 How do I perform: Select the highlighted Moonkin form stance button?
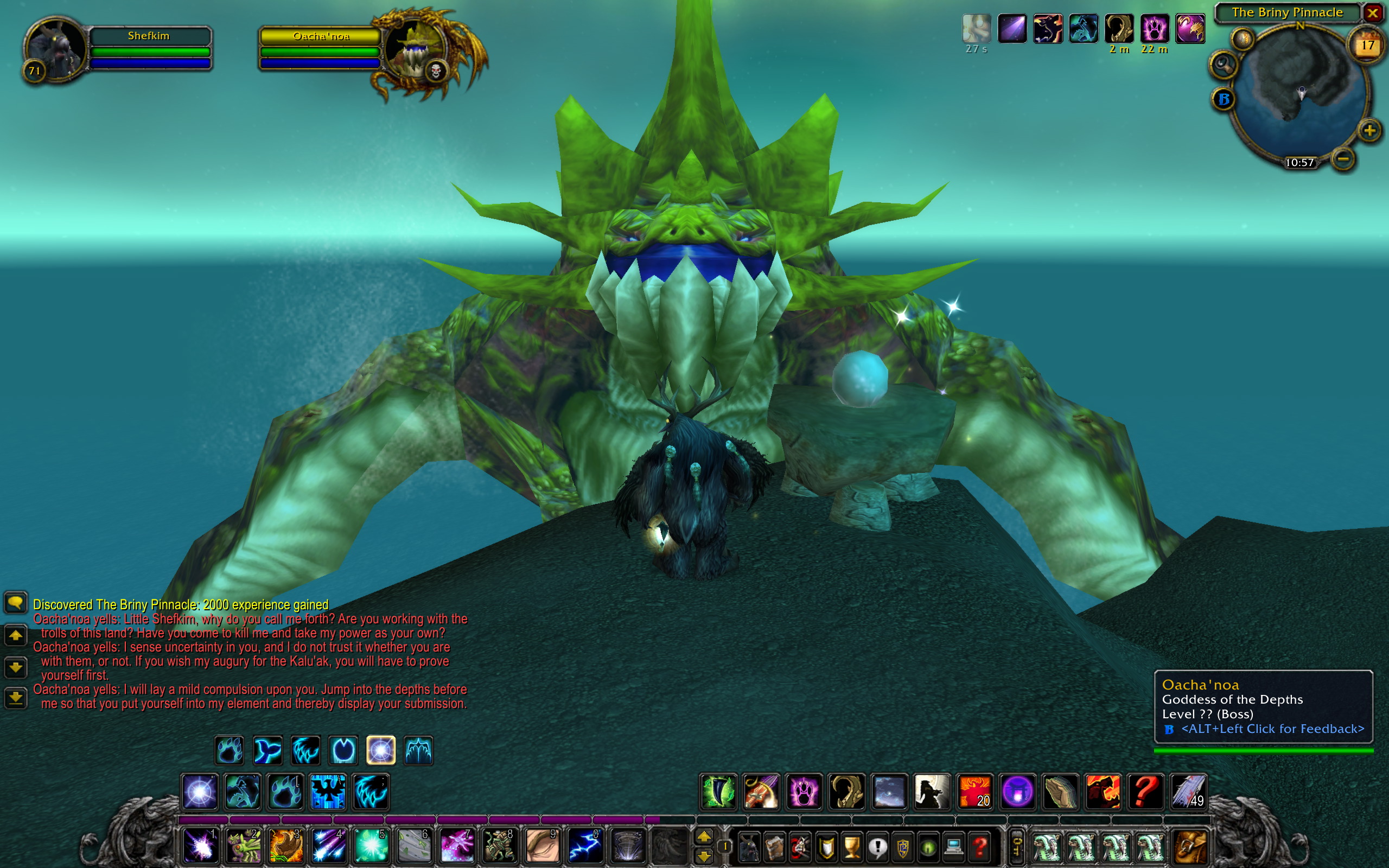coord(380,750)
